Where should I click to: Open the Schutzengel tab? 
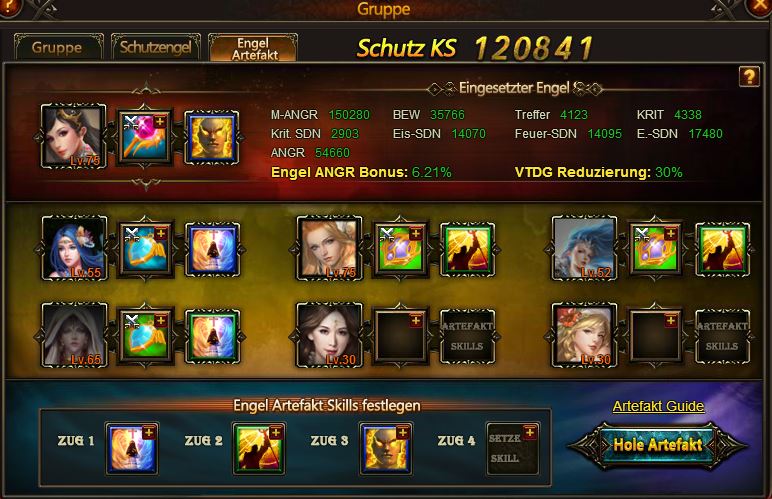(x=155, y=47)
